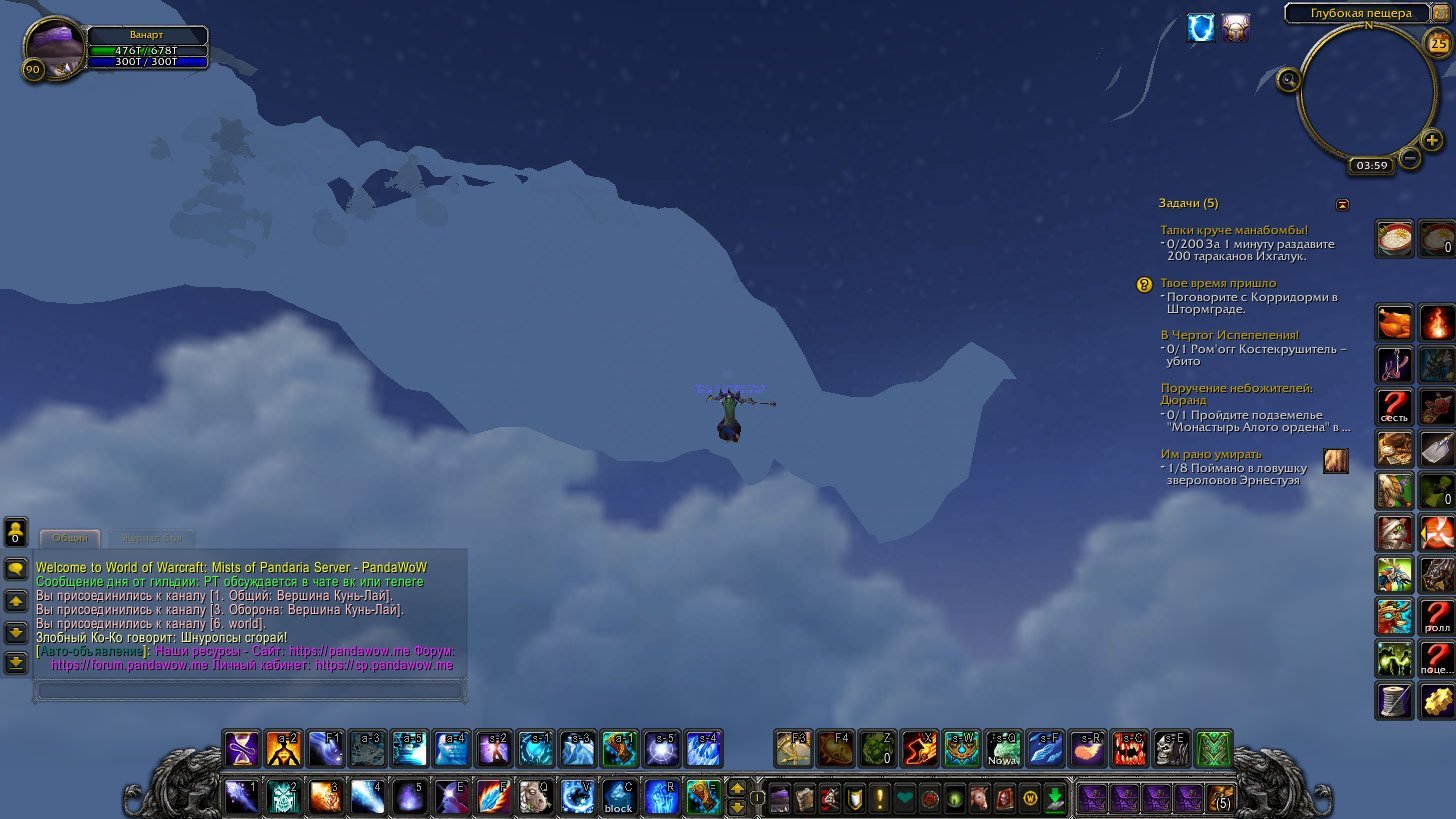The width and height of the screenshot is (1456, 819).
Task: Select the Ванарт player portrait
Action: [x=54, y=45]
